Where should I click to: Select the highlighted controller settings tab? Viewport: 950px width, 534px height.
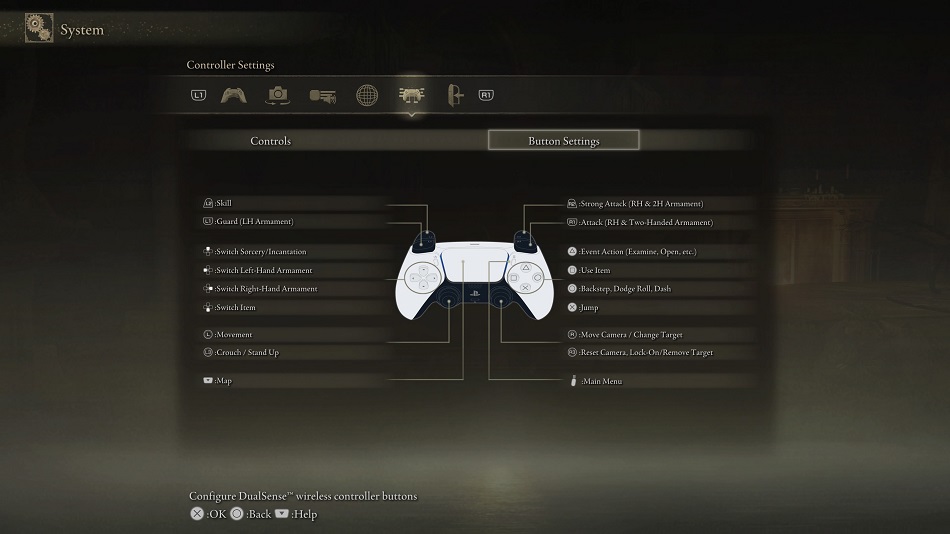point(411,95)
